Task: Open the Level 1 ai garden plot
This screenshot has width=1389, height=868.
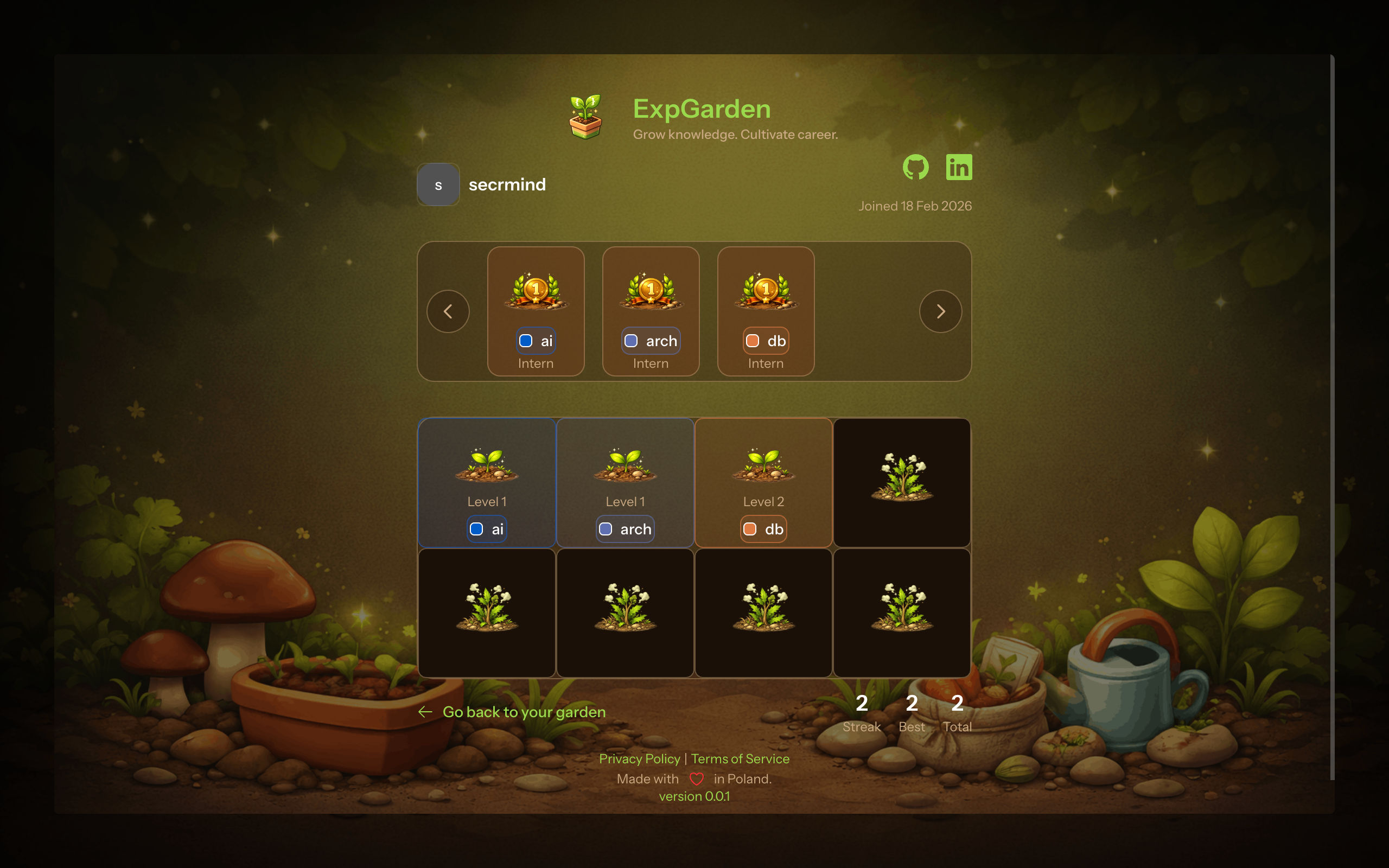Action: coord(487,482)
